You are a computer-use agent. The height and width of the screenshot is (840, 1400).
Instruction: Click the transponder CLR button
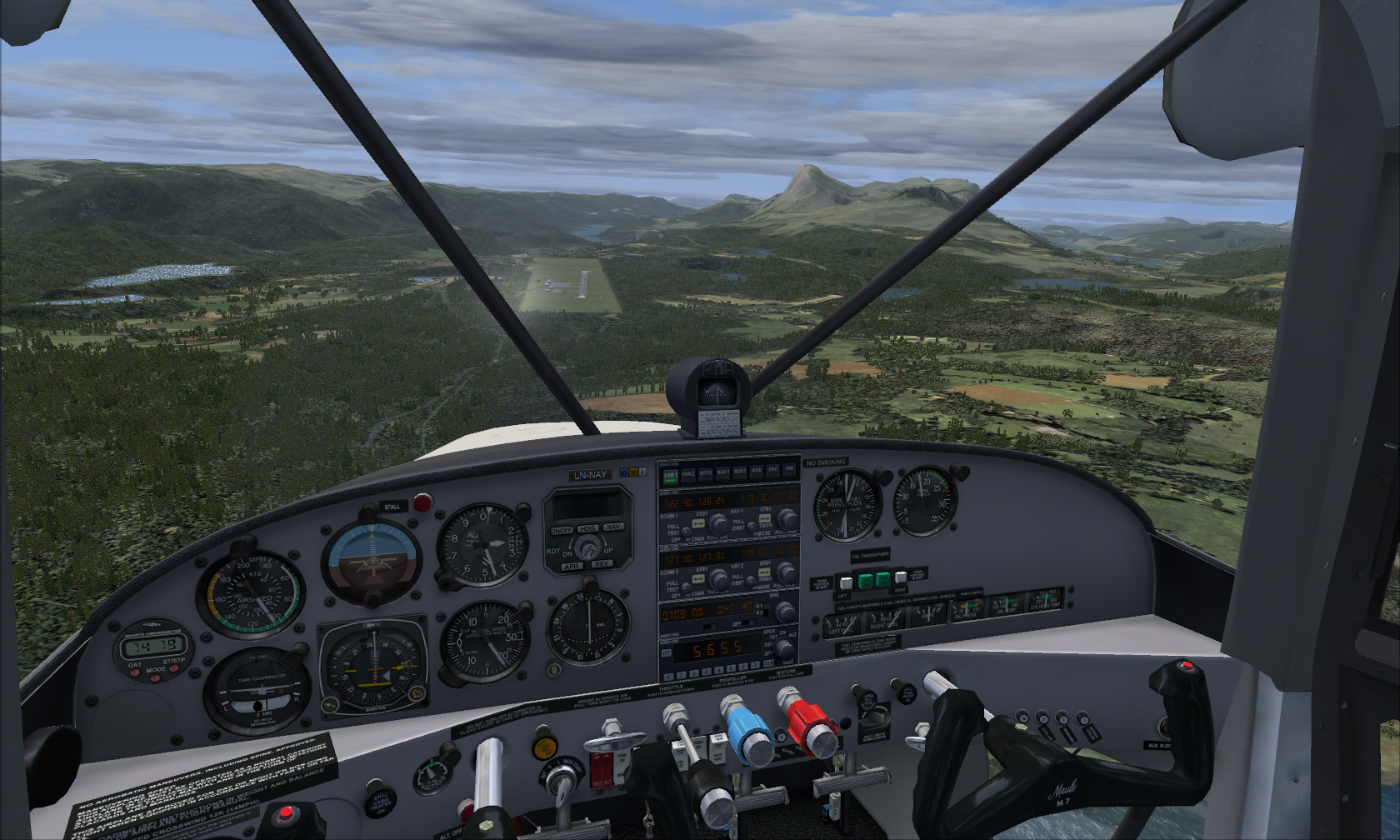click(x=767, y=662)
